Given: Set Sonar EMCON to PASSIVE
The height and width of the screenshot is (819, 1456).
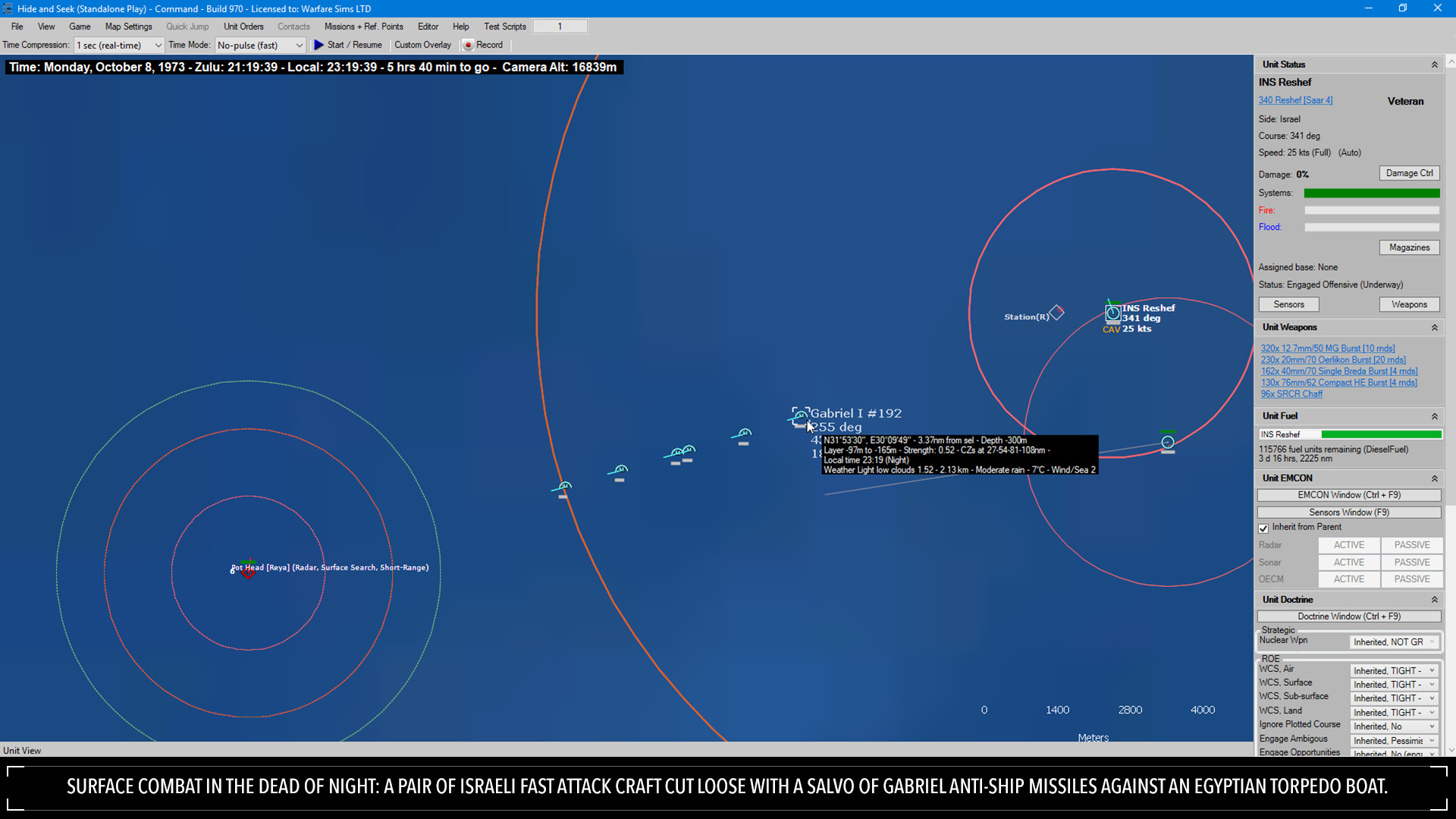Looking at the screenshot, I should point(1411,562).
